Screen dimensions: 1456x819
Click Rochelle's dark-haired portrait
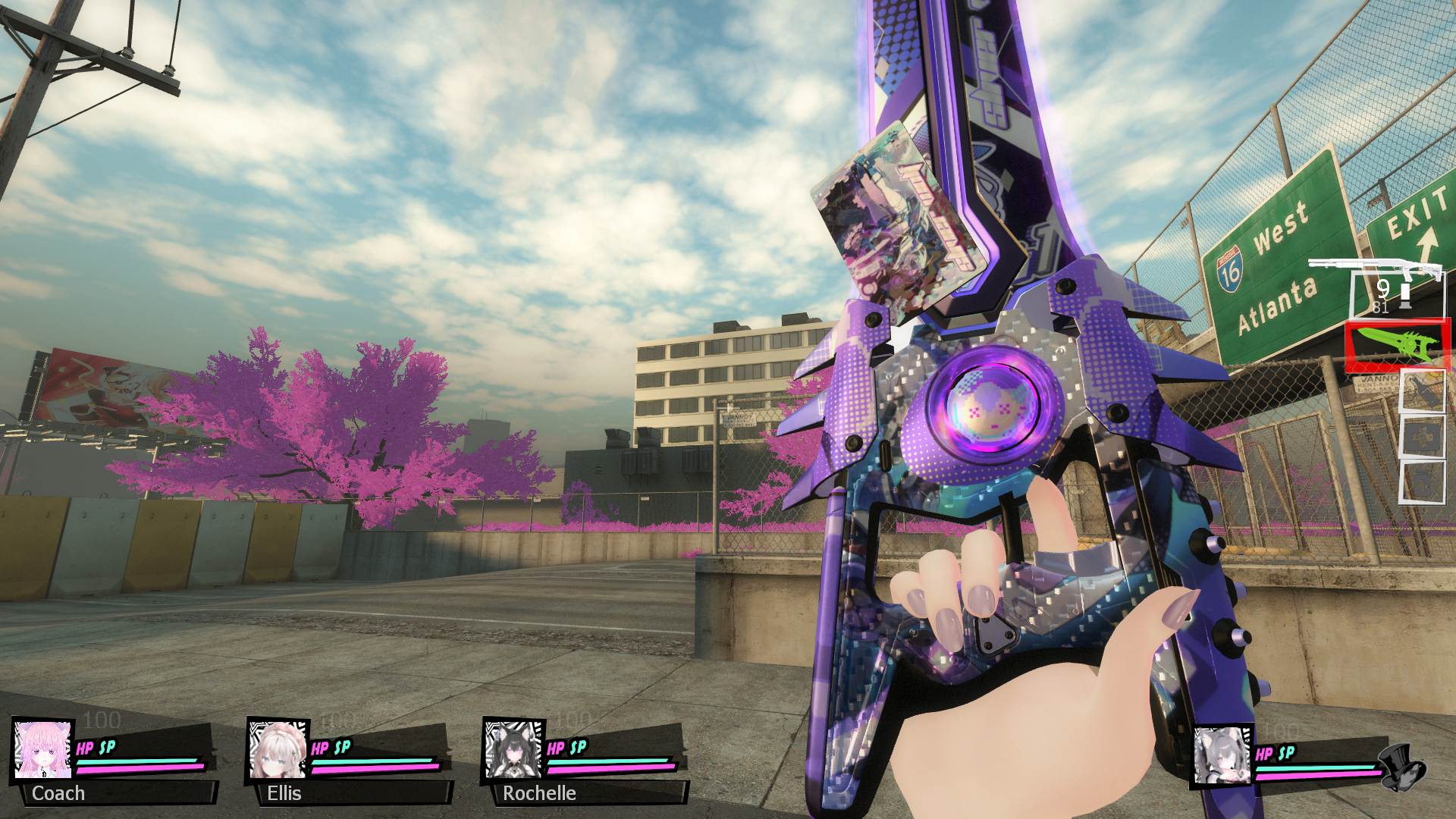[513, 750]
